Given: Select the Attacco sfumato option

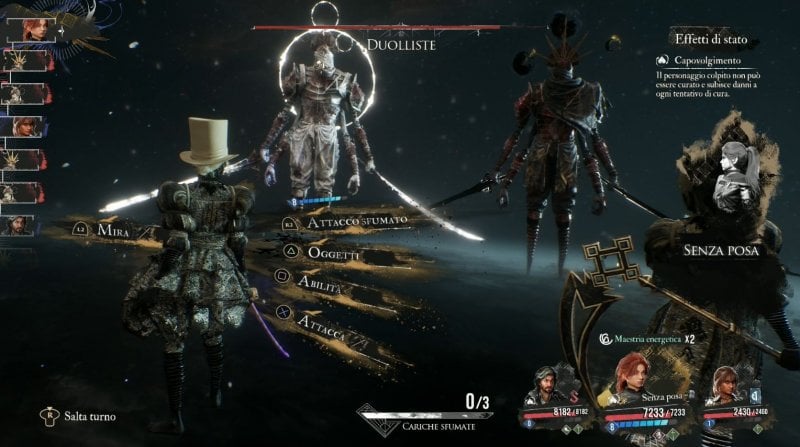Looking at the screenshot, I should (x=345, y=223).
